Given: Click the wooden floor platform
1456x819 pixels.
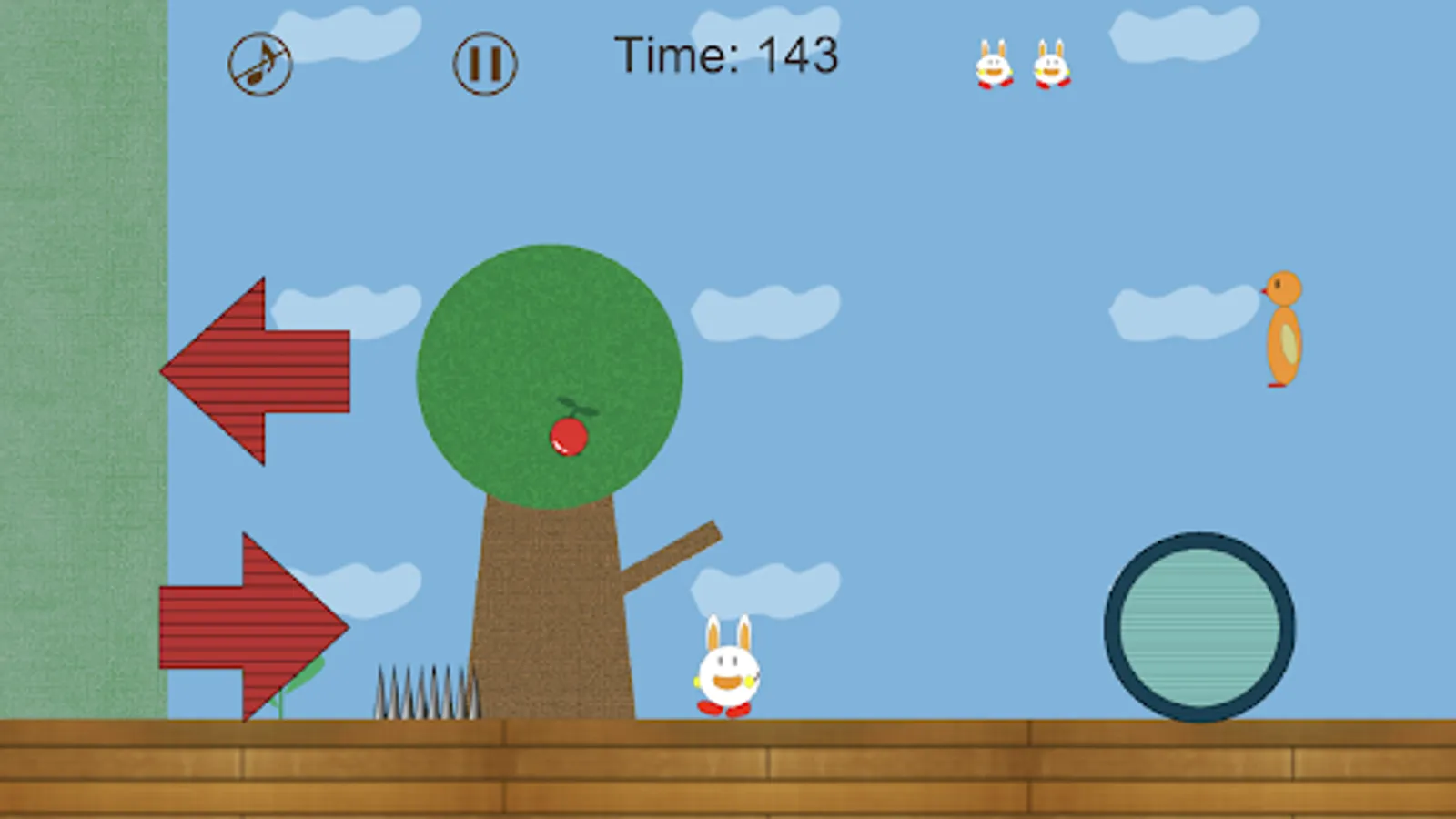Looking at the screenshot, I should click(x=728, y=769).
